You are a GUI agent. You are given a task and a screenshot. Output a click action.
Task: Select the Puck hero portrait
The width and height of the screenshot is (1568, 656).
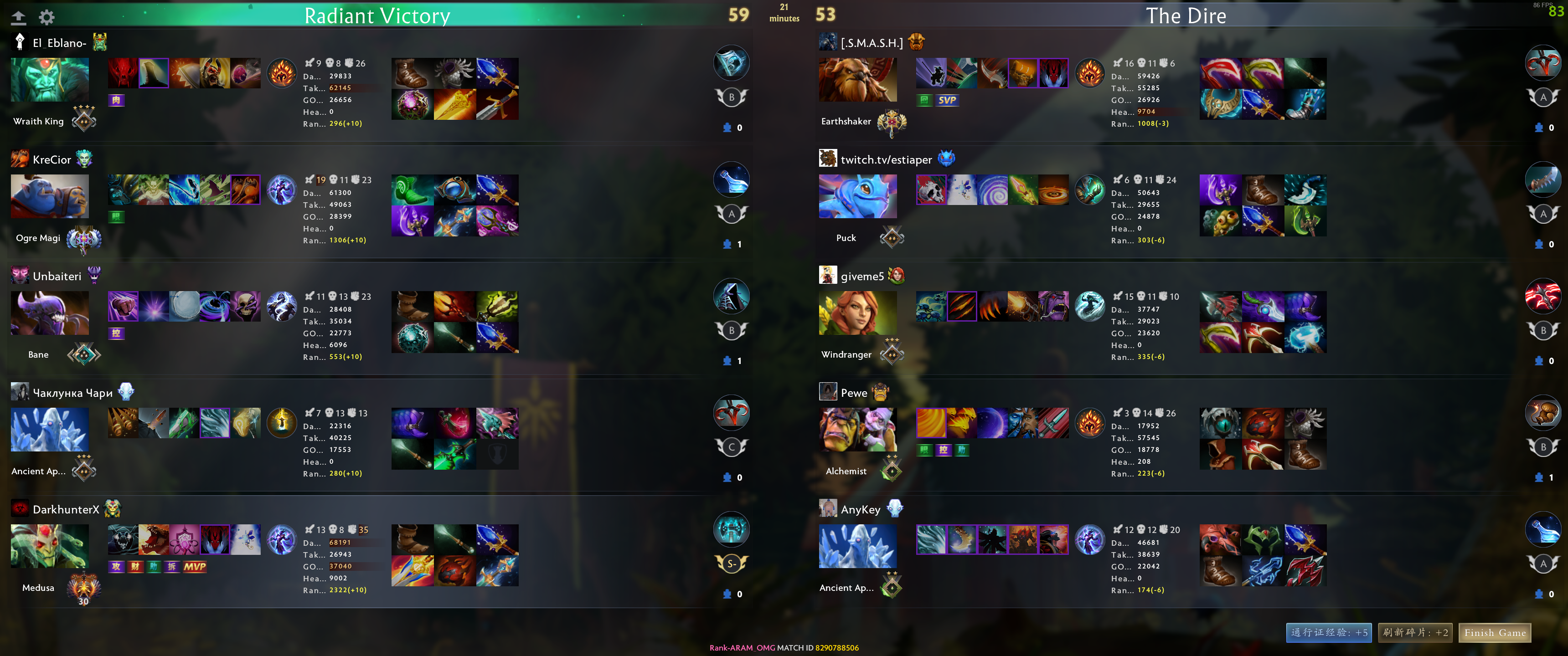coord(857,196)
